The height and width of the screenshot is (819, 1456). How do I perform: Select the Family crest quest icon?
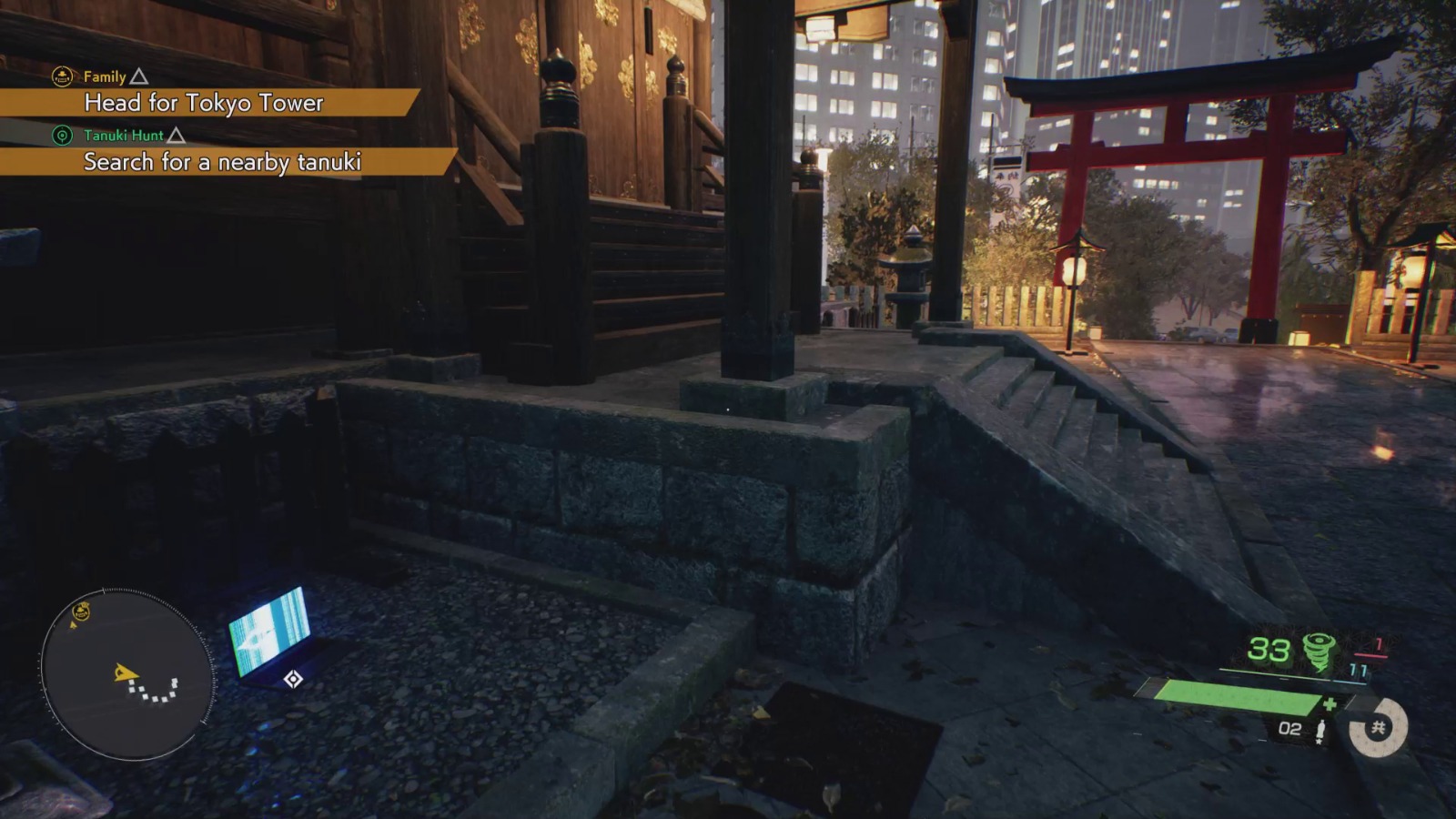(x=61, y=76)
